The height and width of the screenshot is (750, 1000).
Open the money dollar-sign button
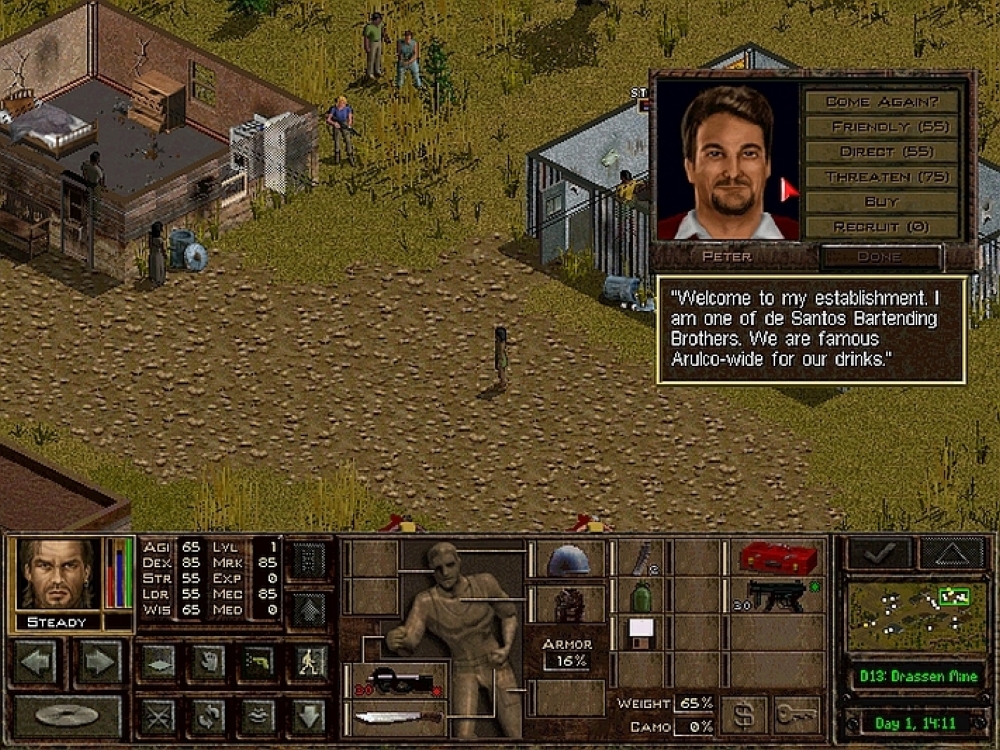(x=743, y=715)
